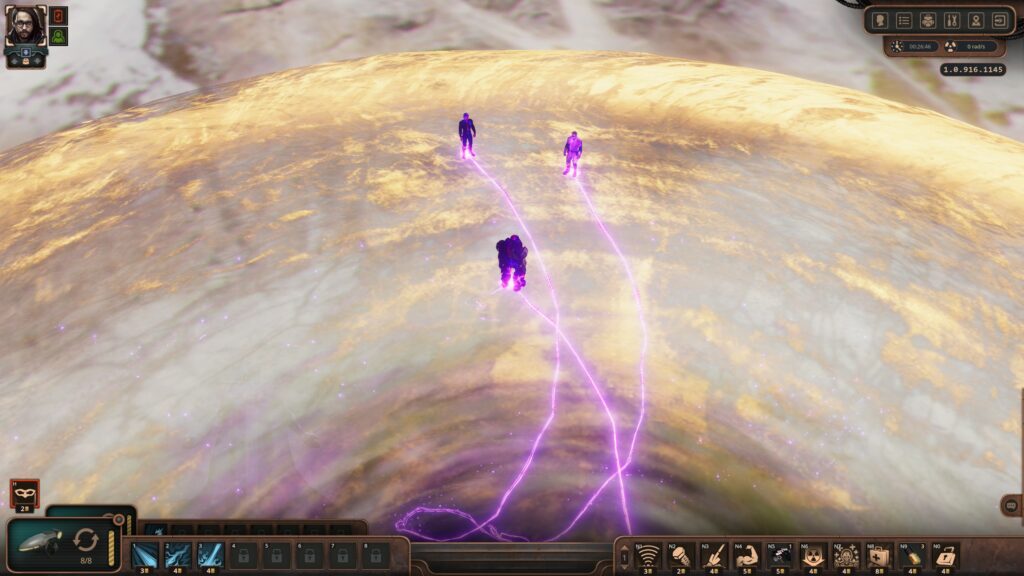Activate the first weapon ability in slot 1
This screenshot has height=576, width=1024.
pos(145,554)
